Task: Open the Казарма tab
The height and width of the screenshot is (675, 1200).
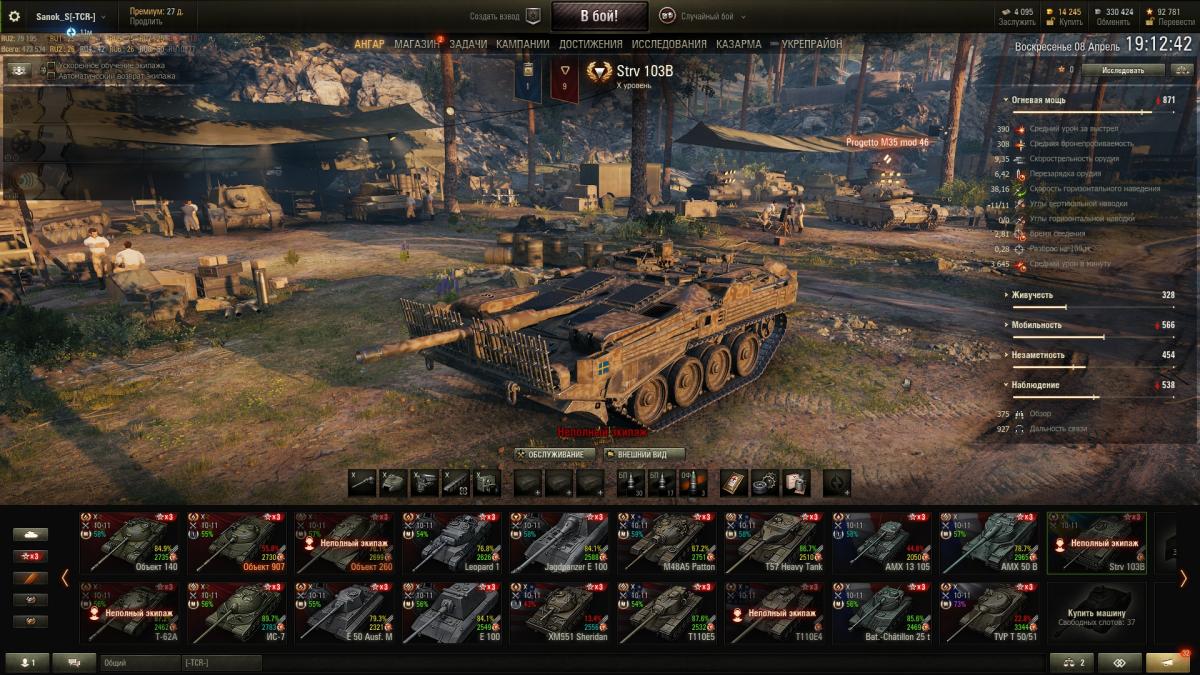Action: [738, 44]
